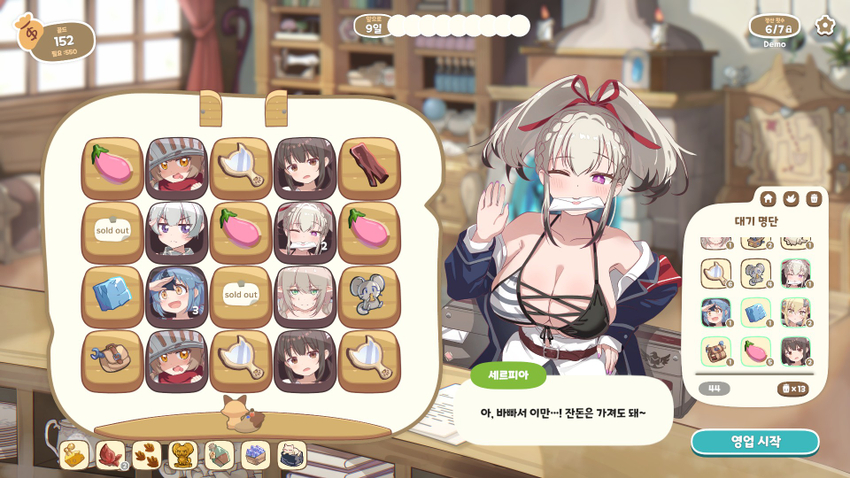Open the gold money pouch icon
This screenshot has width=850, height=478.
coord(29,33)
